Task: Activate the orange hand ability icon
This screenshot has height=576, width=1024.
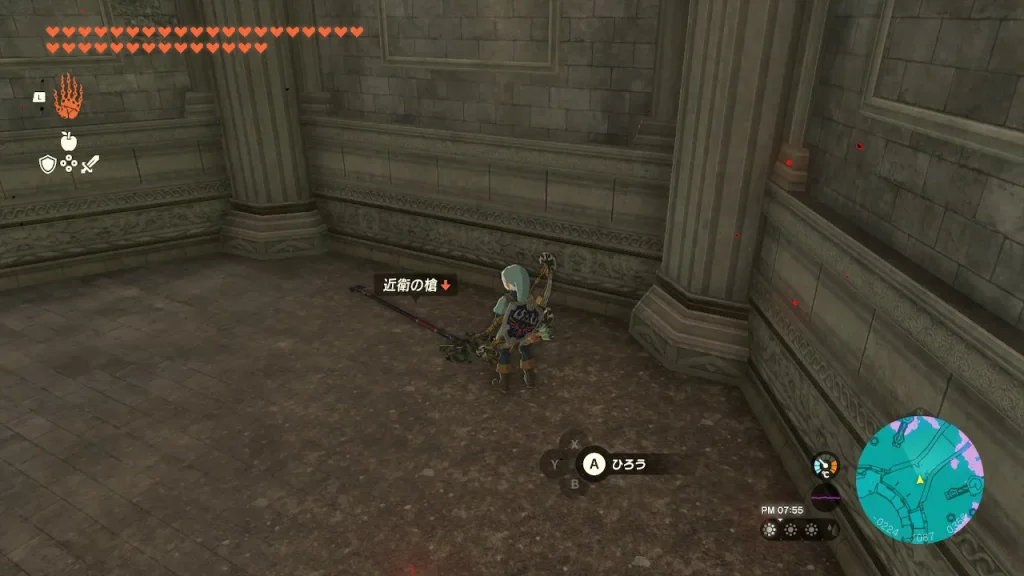Action: (68, 97)
